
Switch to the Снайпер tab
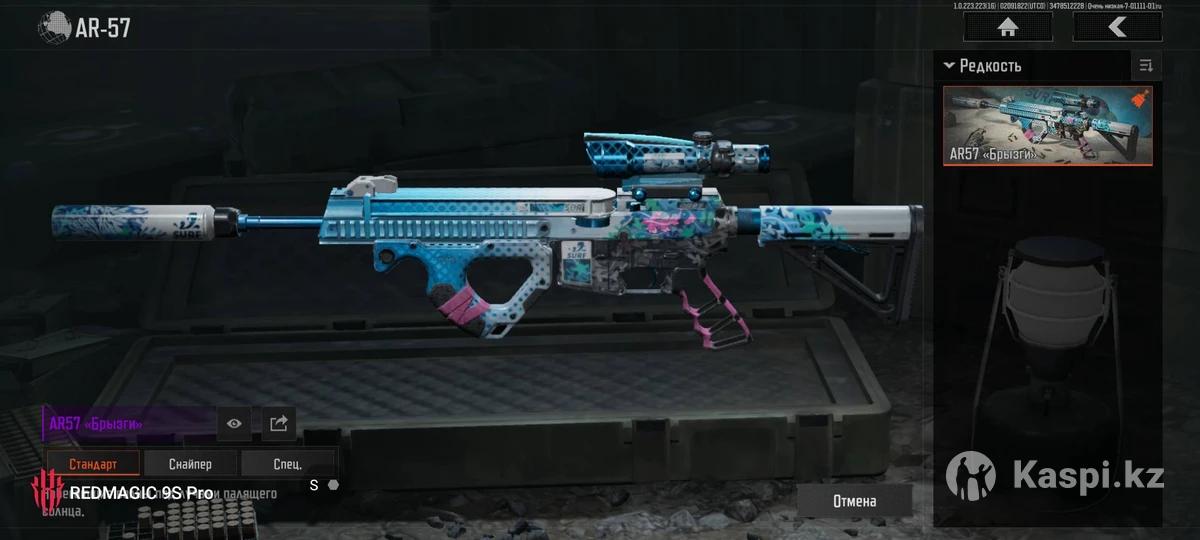point(190,464)
